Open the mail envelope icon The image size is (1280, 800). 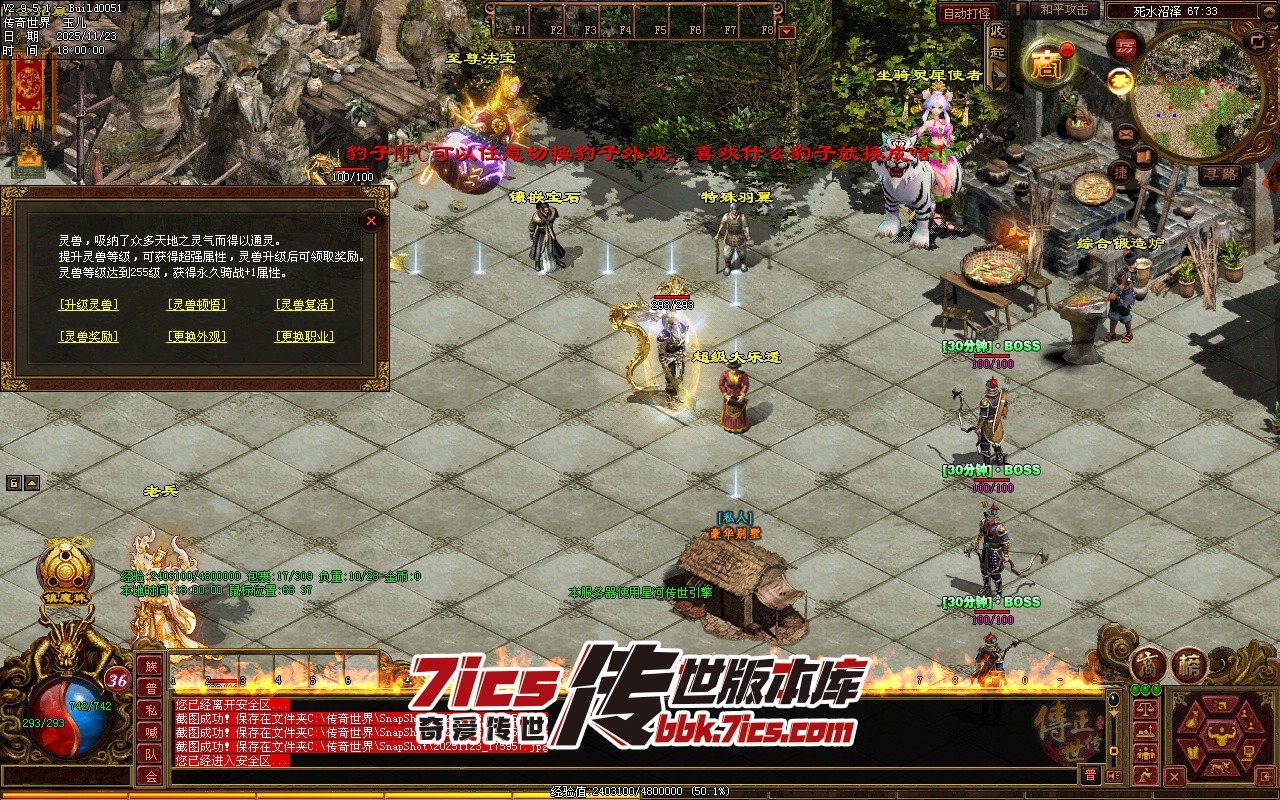(x=1125, y=132)
